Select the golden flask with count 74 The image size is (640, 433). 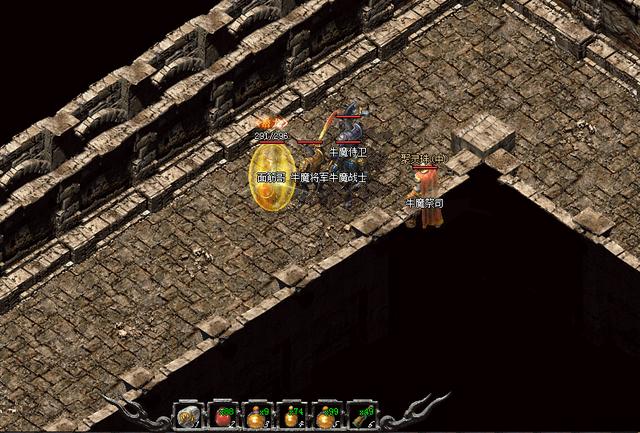pos(291,416)
